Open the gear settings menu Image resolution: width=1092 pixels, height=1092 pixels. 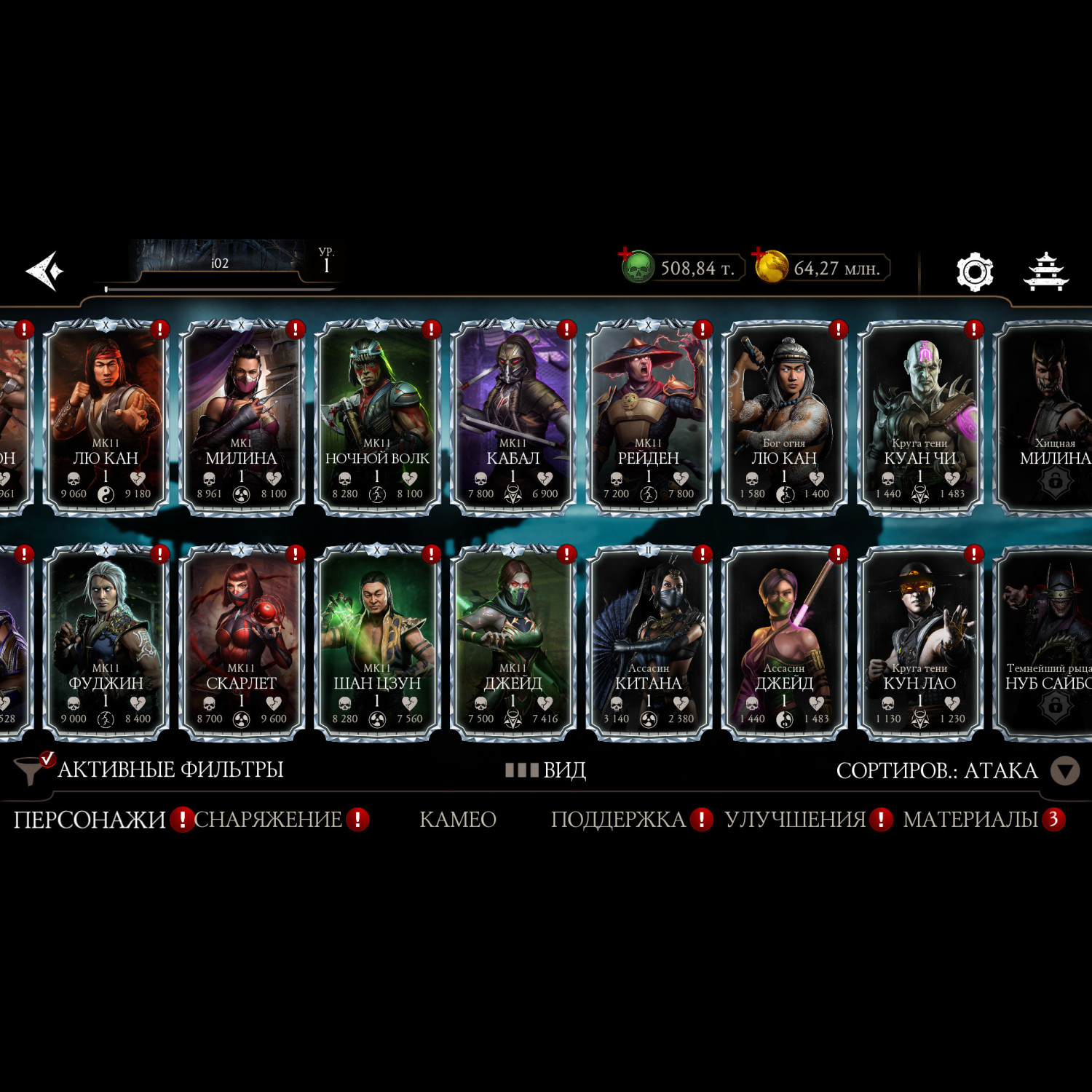coord(974,272)
